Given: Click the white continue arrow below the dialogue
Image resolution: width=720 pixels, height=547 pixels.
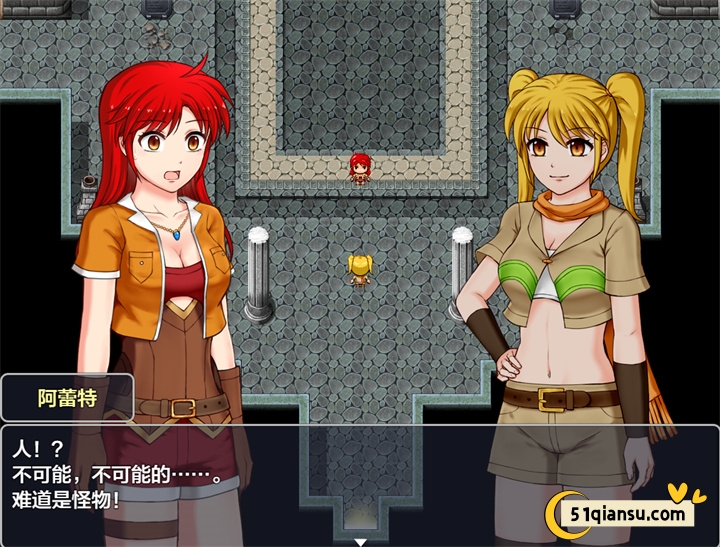Looking at the screenshot, I should (360, 541).
